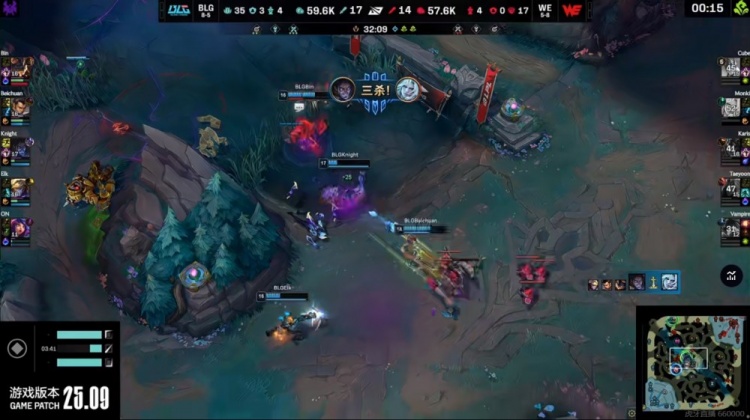
Task: Click Monki's champion portrait
Action: [x=731, y=108]
